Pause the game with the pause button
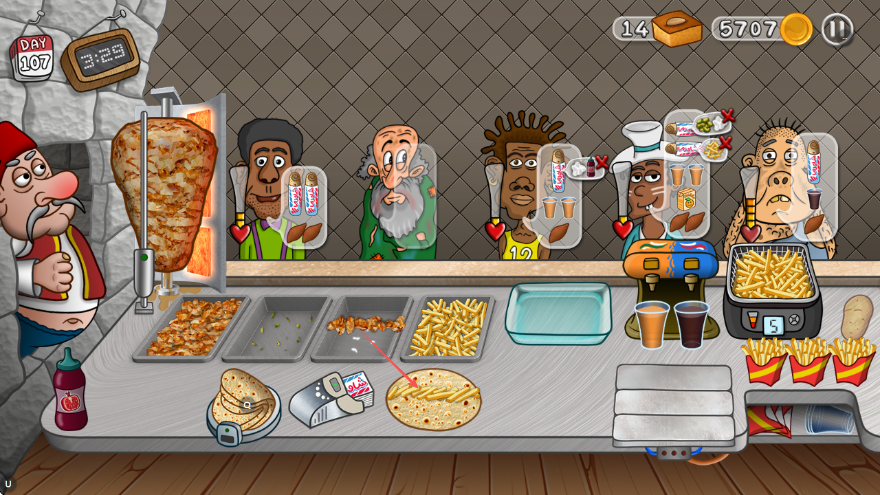This screenshot has height=495, width=880. click(x=837, y=29)
